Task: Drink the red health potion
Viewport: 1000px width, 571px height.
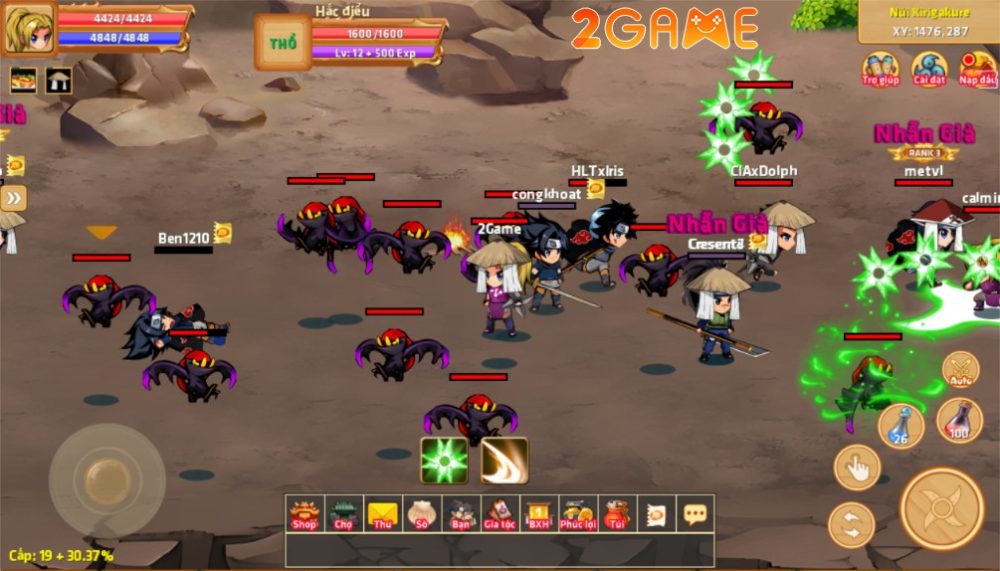Action: (x=959, y=420)
